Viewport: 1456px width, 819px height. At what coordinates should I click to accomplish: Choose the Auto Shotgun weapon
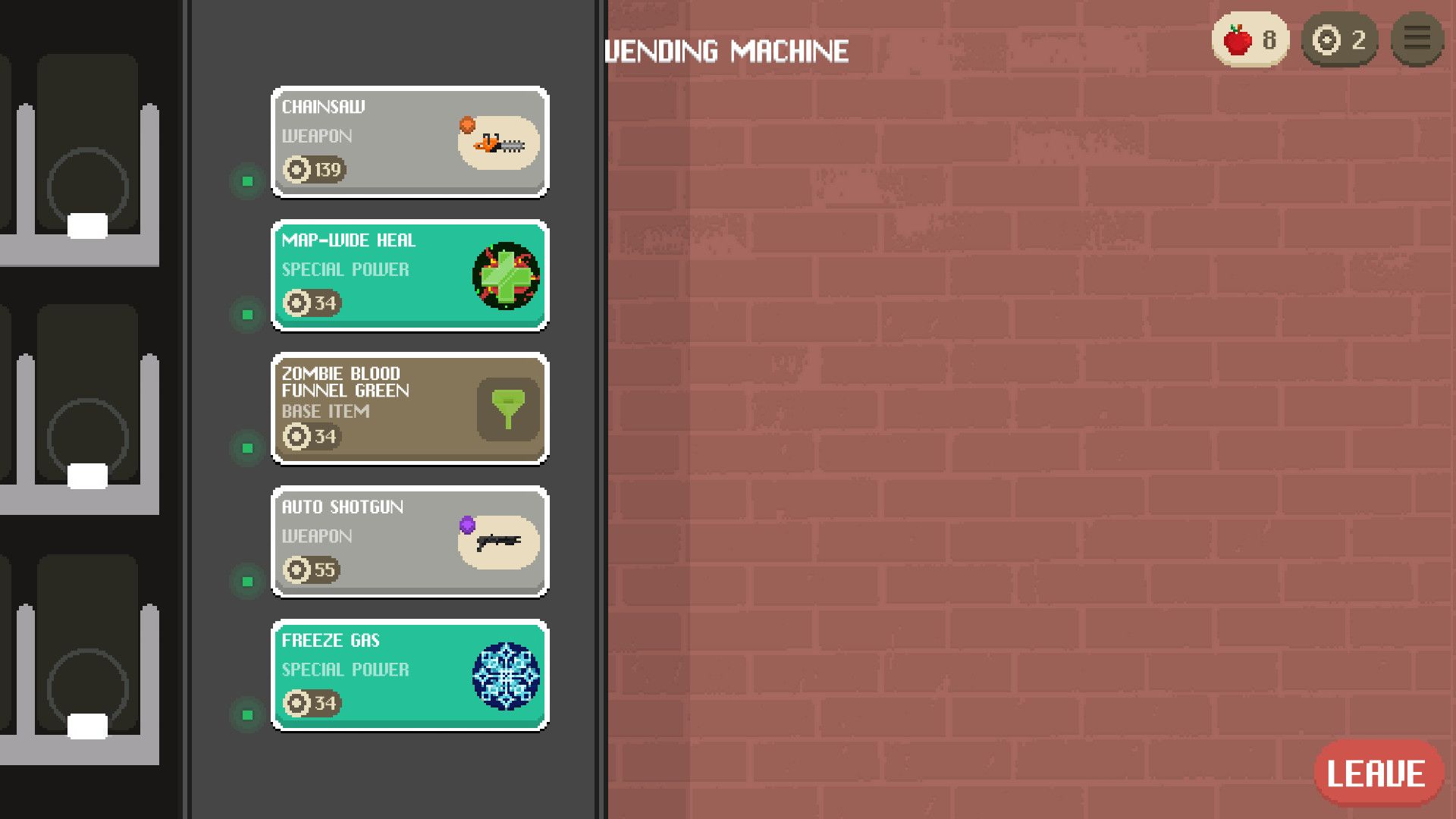point(409,542)
